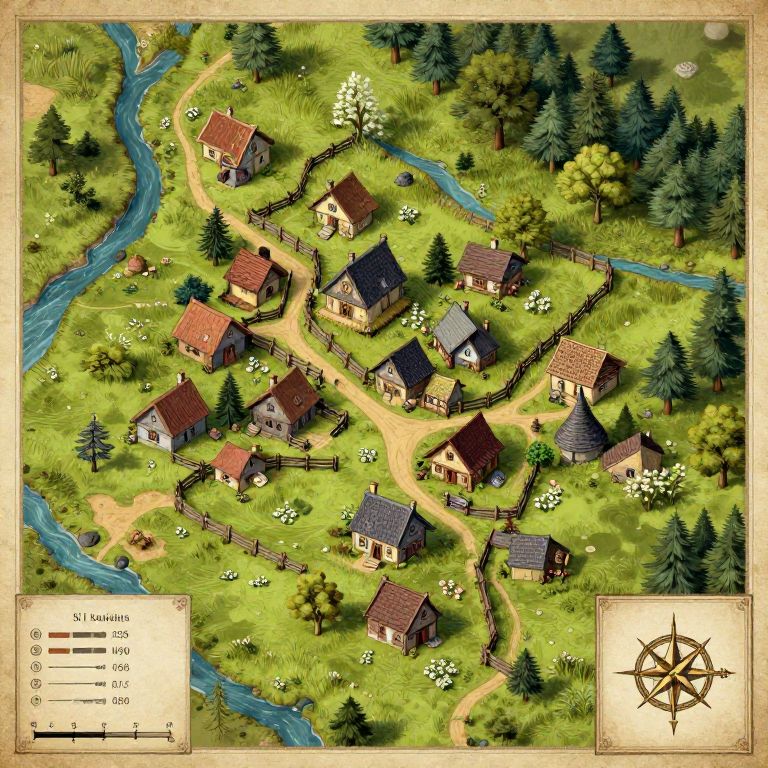Click the map scale bar
768x768 pixels.
102,736
